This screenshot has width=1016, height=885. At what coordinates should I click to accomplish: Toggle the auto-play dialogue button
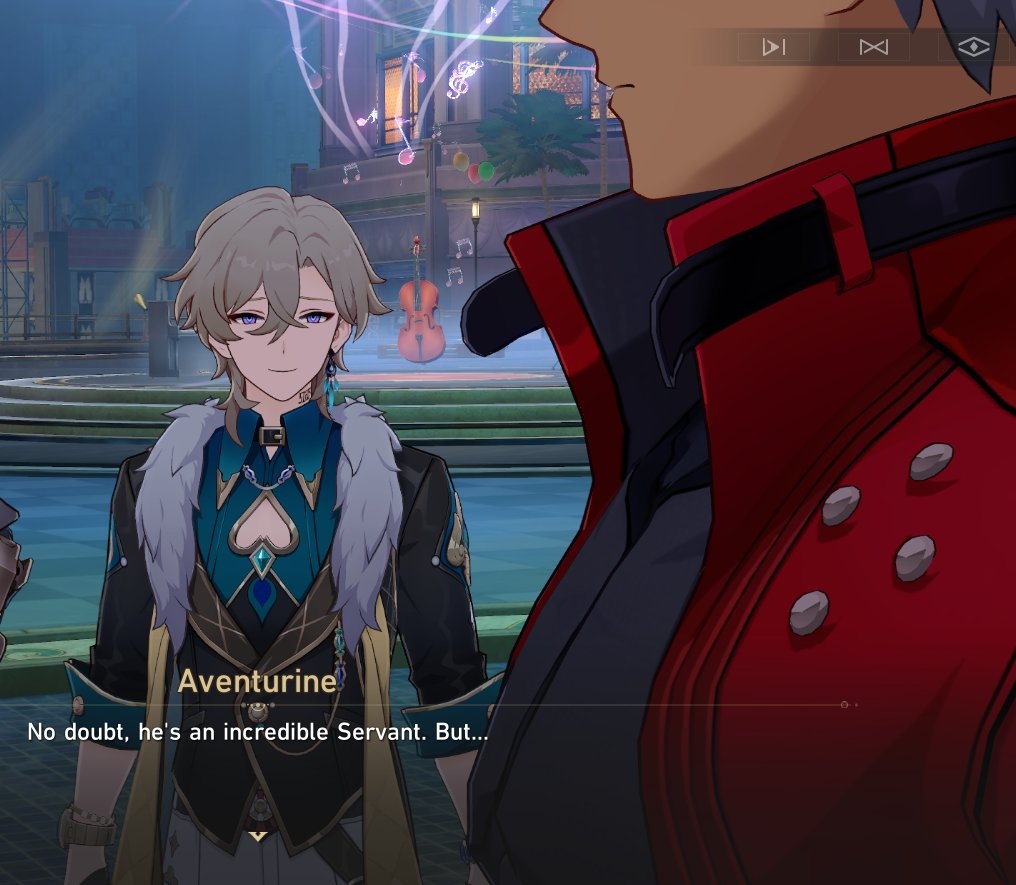point(773,47)
